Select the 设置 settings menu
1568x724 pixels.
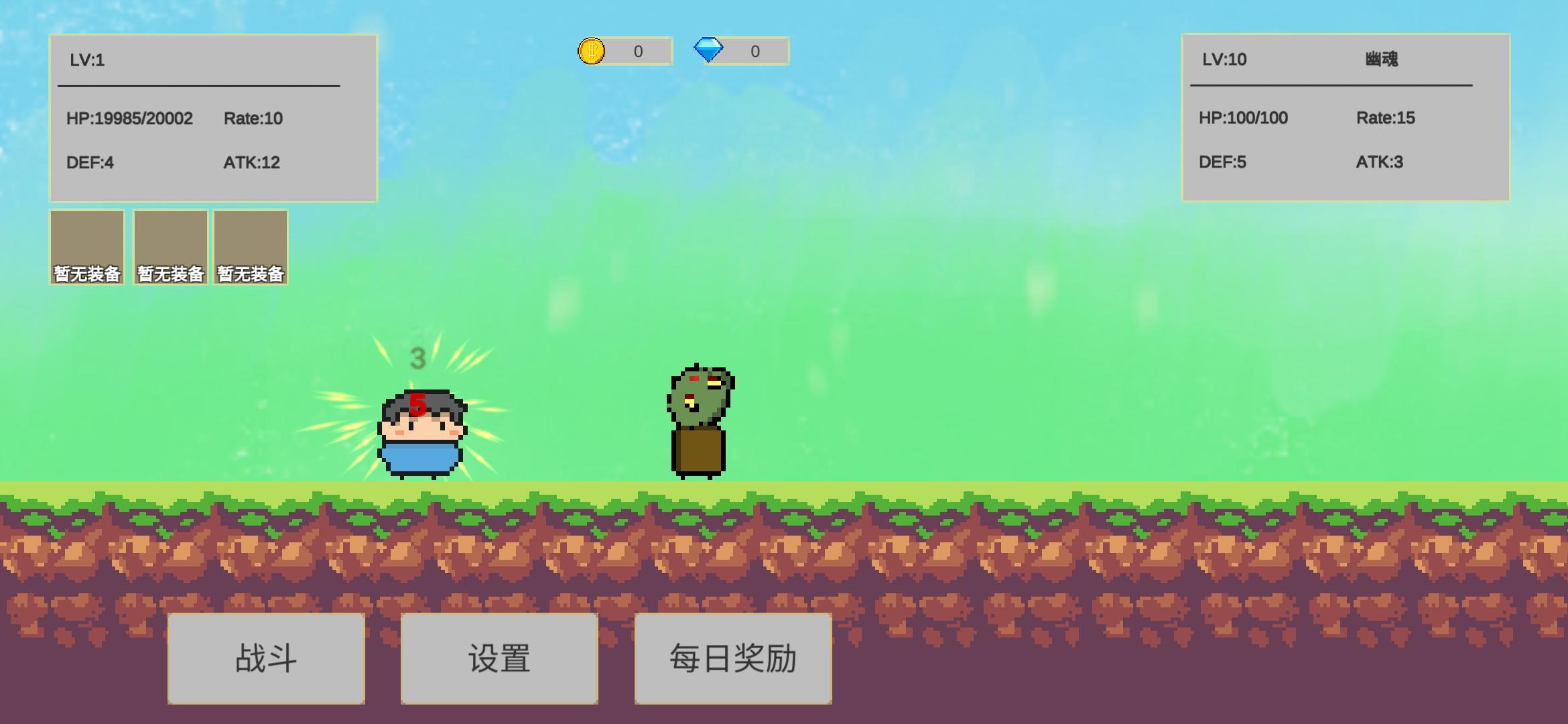point(499,659)
